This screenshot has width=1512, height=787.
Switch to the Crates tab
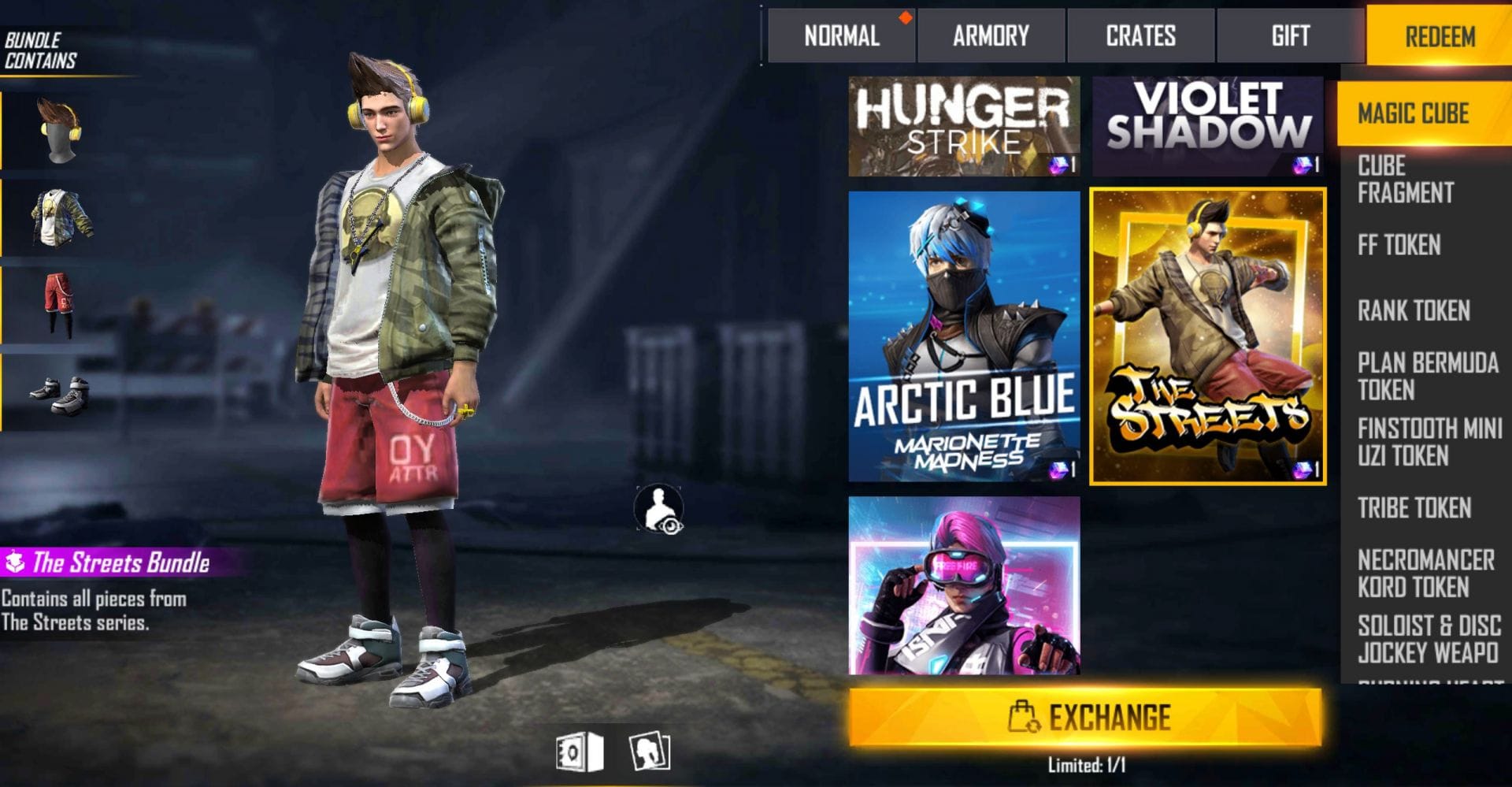point(1140,35)
